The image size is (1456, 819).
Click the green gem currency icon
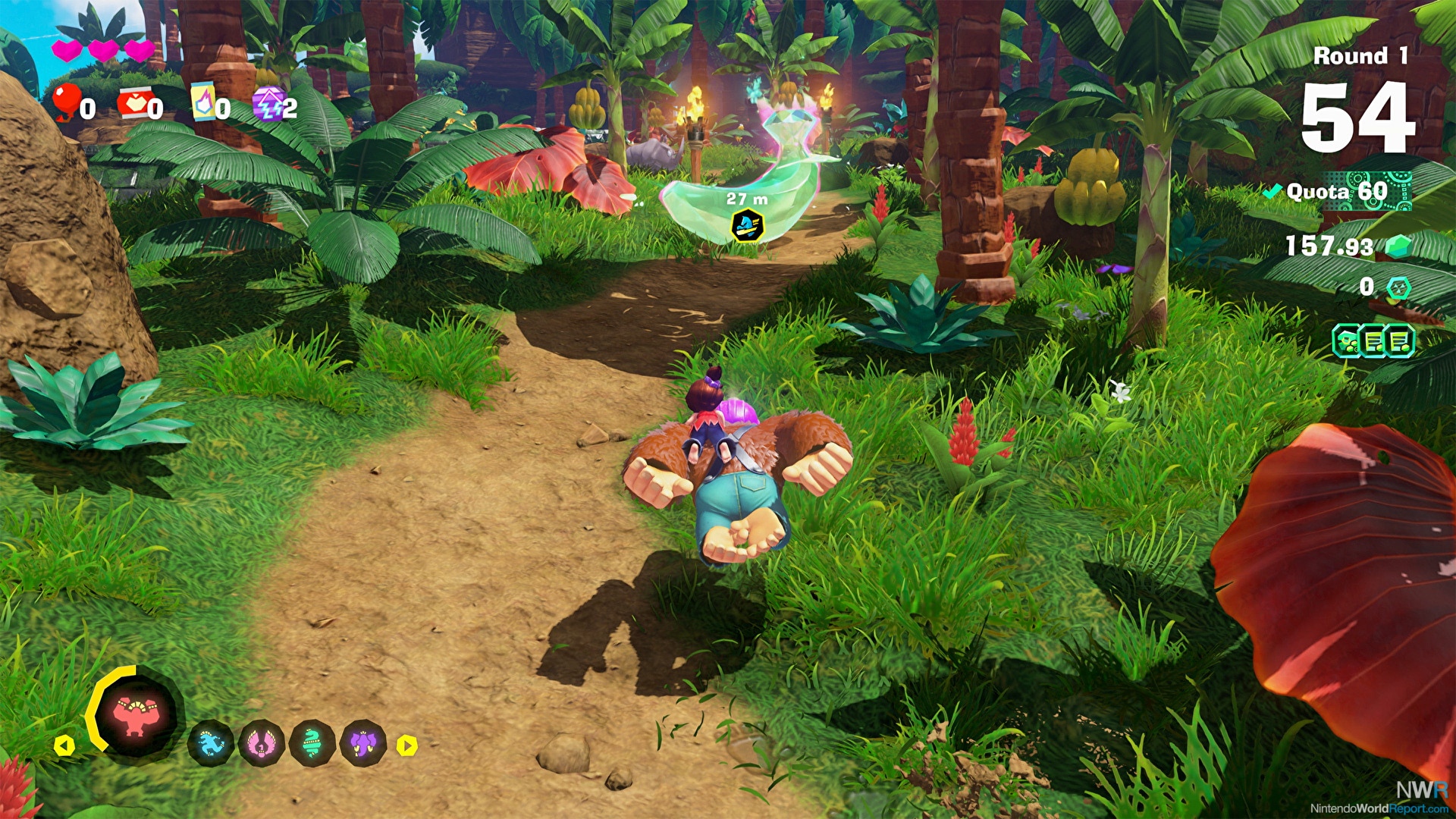1399,246
